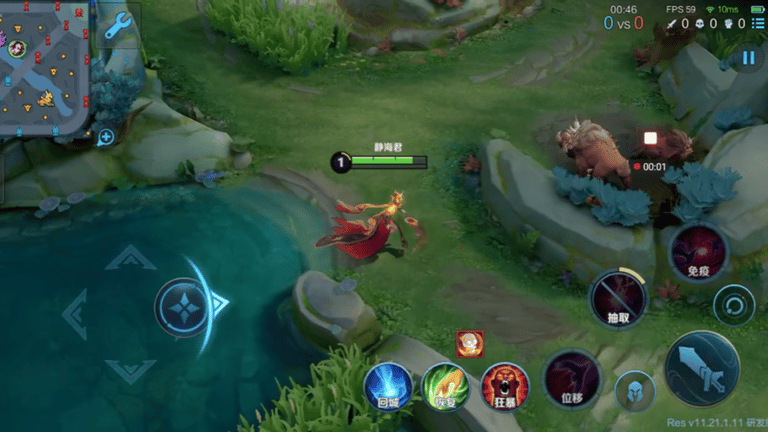Tap the sword basic attack button

[x=701, y=367]
